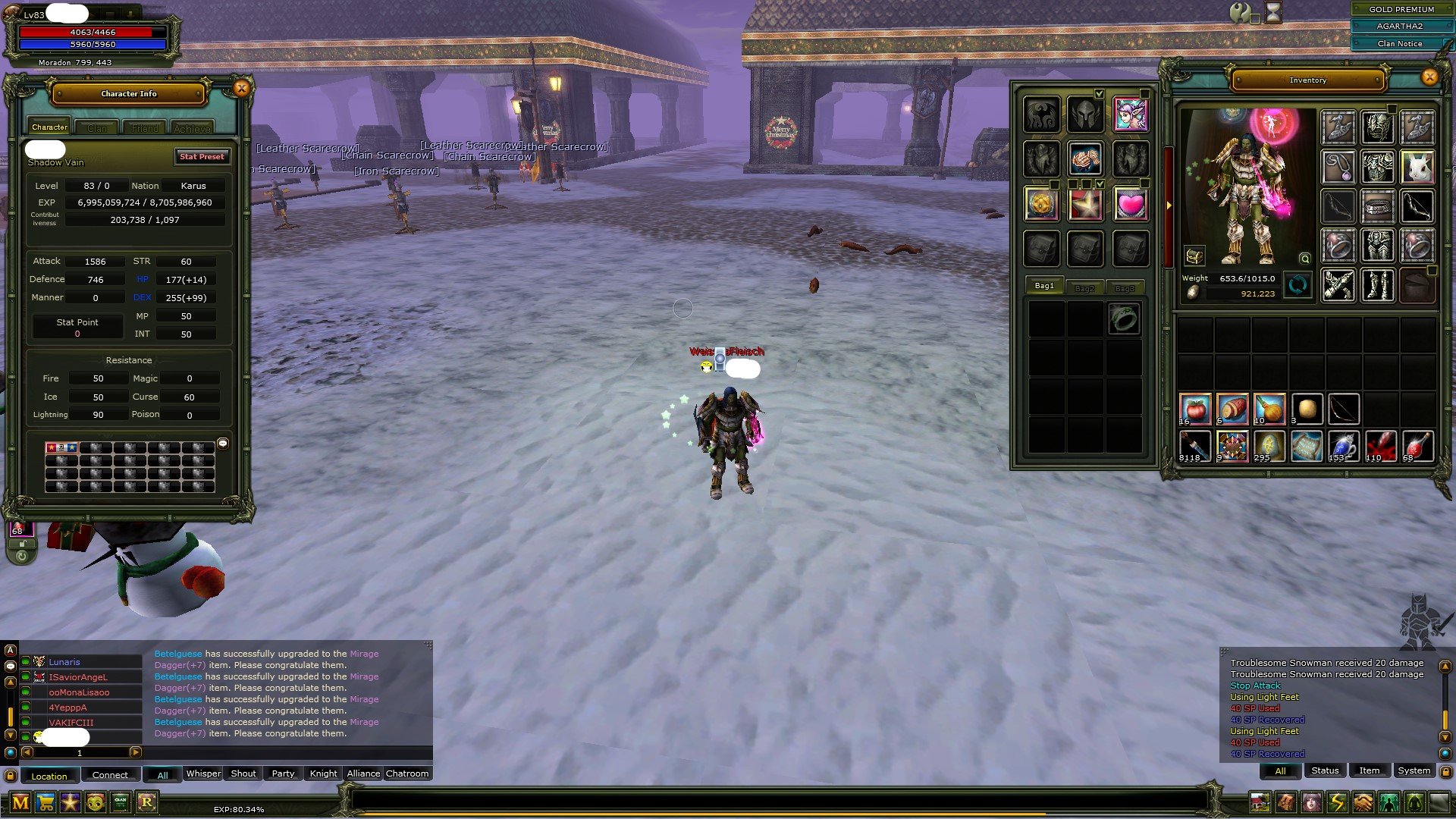Close the Inventory window
1456x819 pixels.
pos(1429,77)
